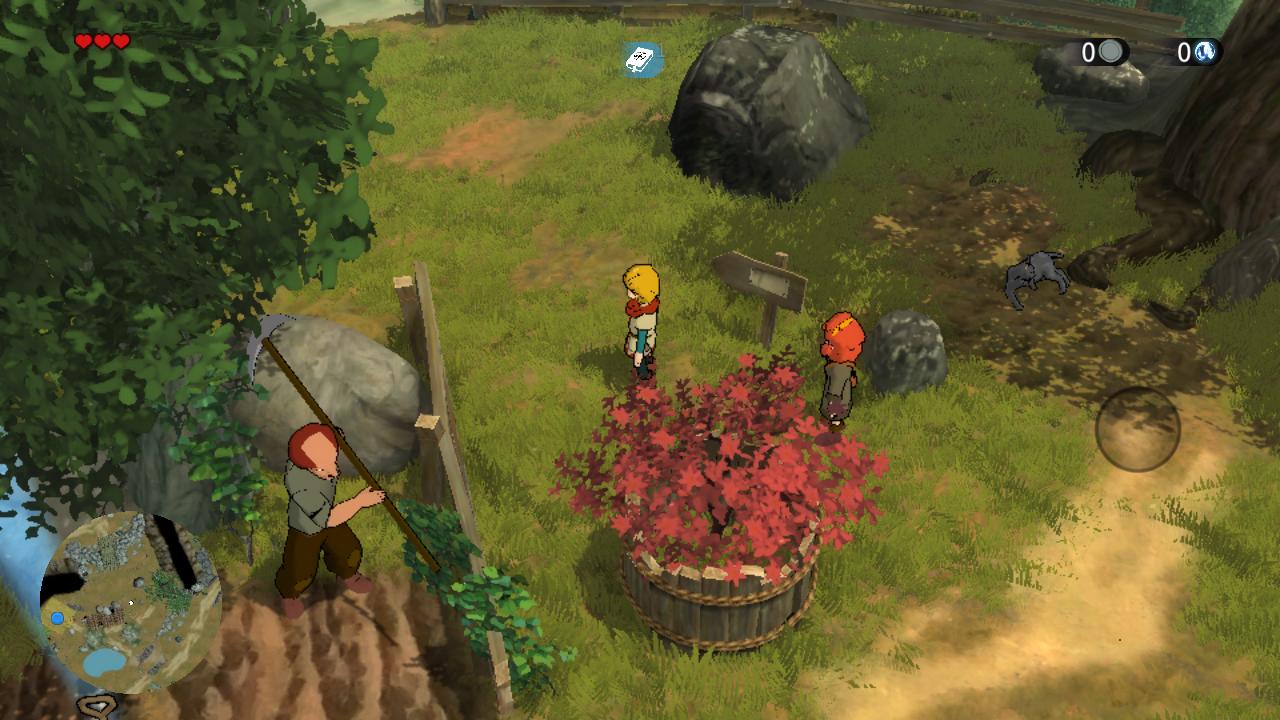Click the green tree in the minimap center

click(166, 589)
